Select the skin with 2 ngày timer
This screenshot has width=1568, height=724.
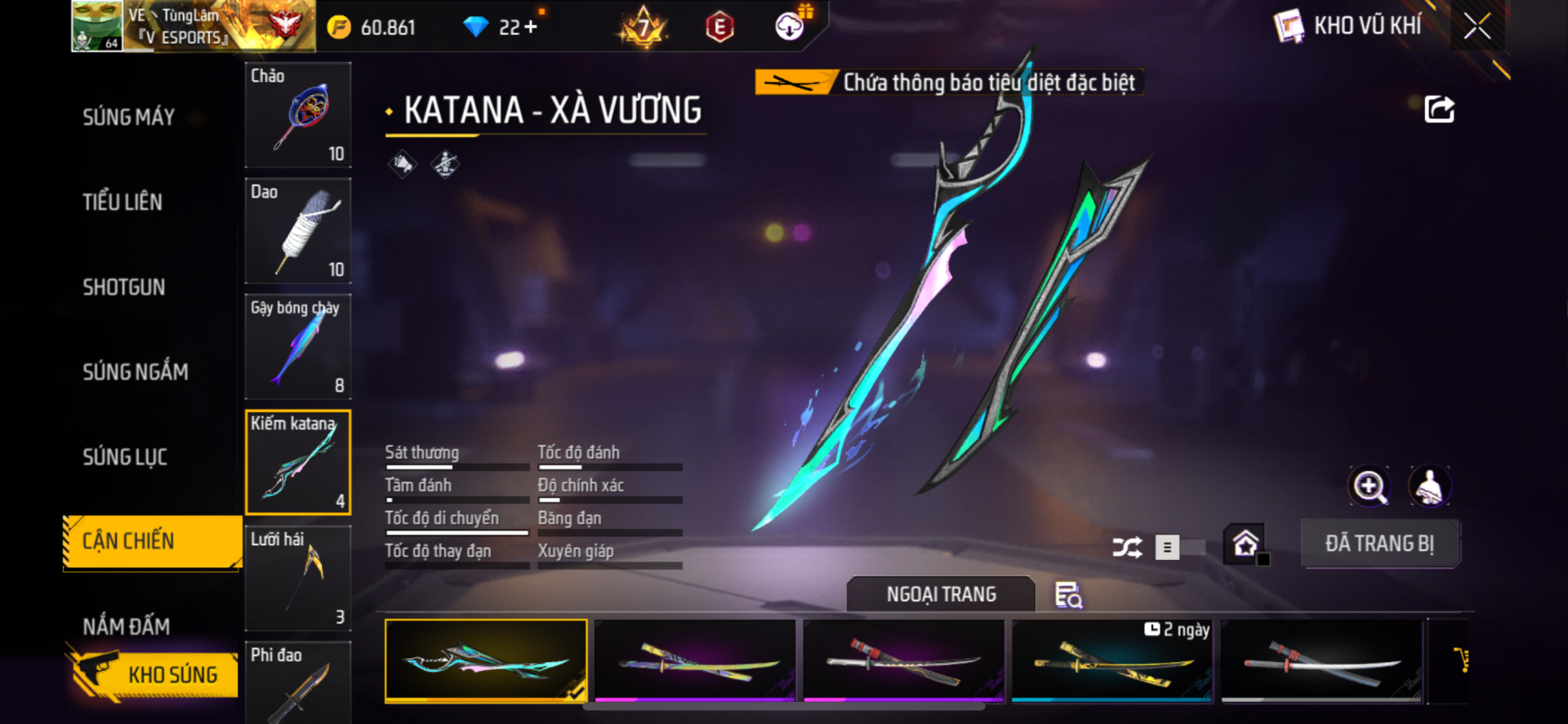[x=1112, y=660]
